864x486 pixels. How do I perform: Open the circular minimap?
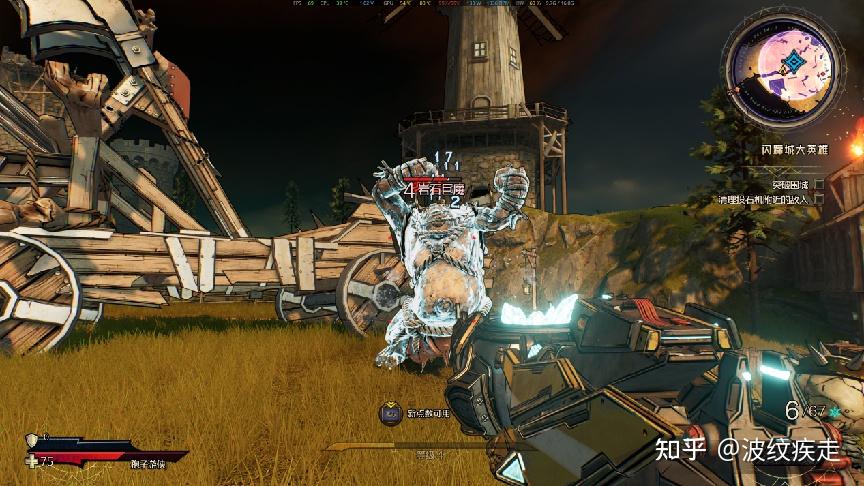[x=783, y=62]
